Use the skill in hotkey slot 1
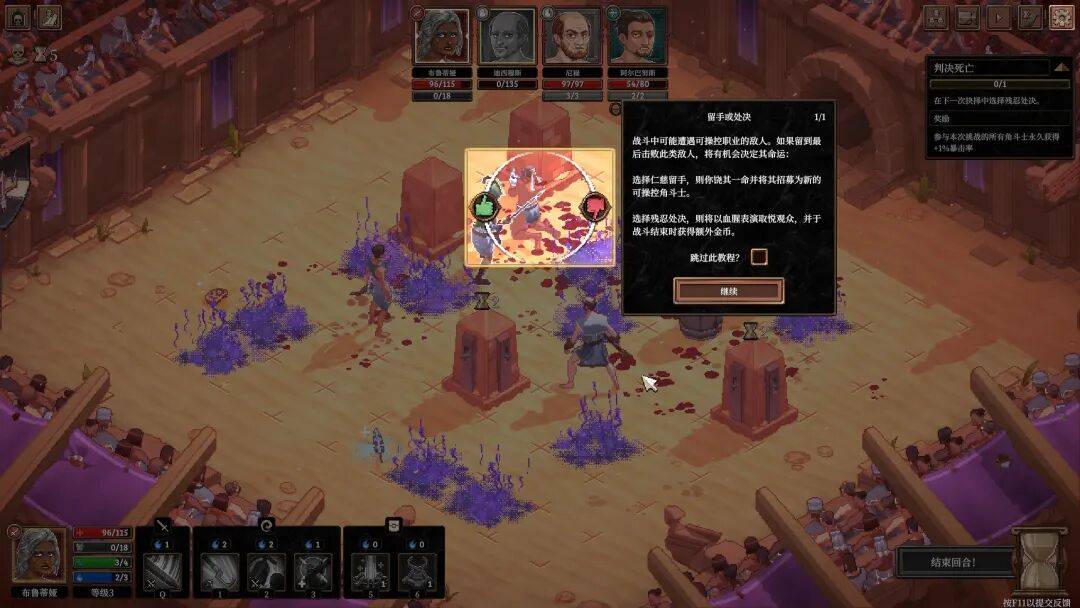 pos(219,573)
